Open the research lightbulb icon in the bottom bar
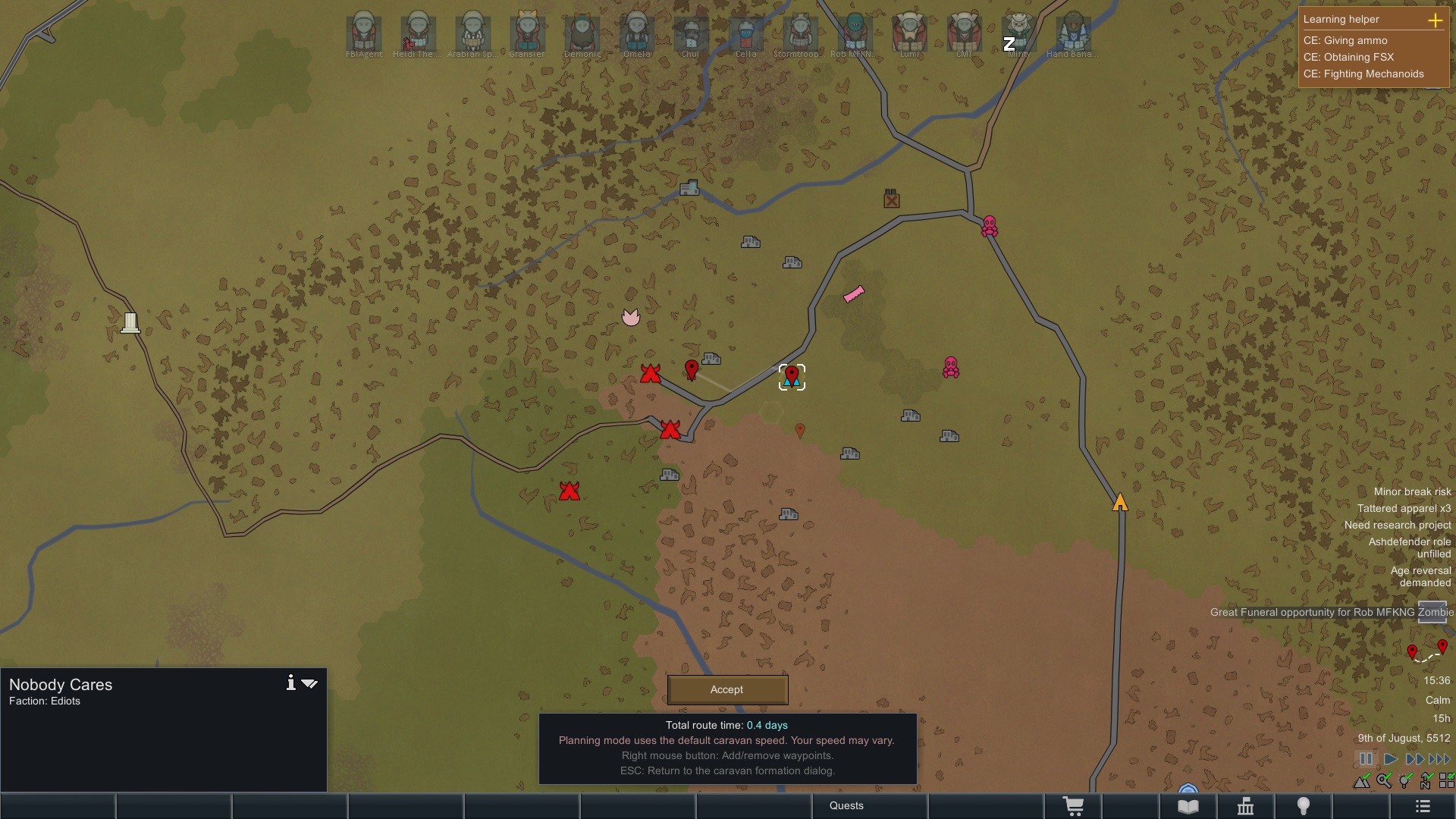 [x=1303, y=806]
